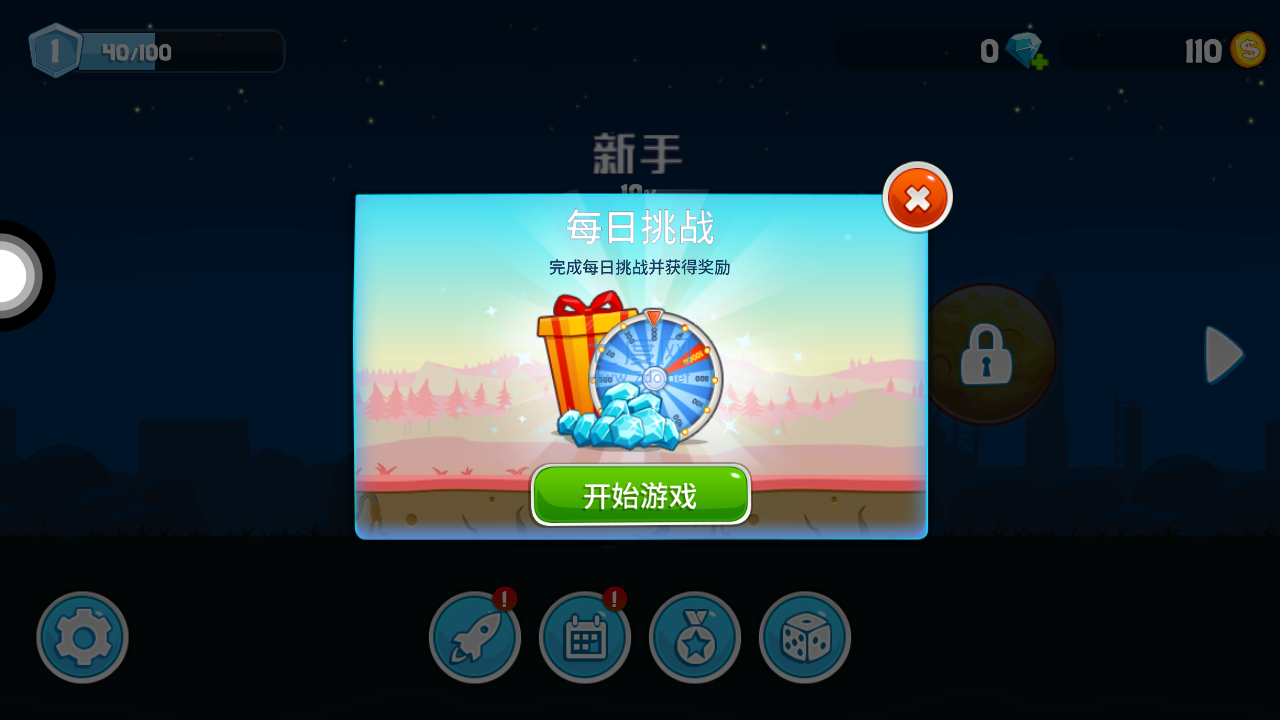
Task: Tap the coin total showing 110
Action: 1204,52
